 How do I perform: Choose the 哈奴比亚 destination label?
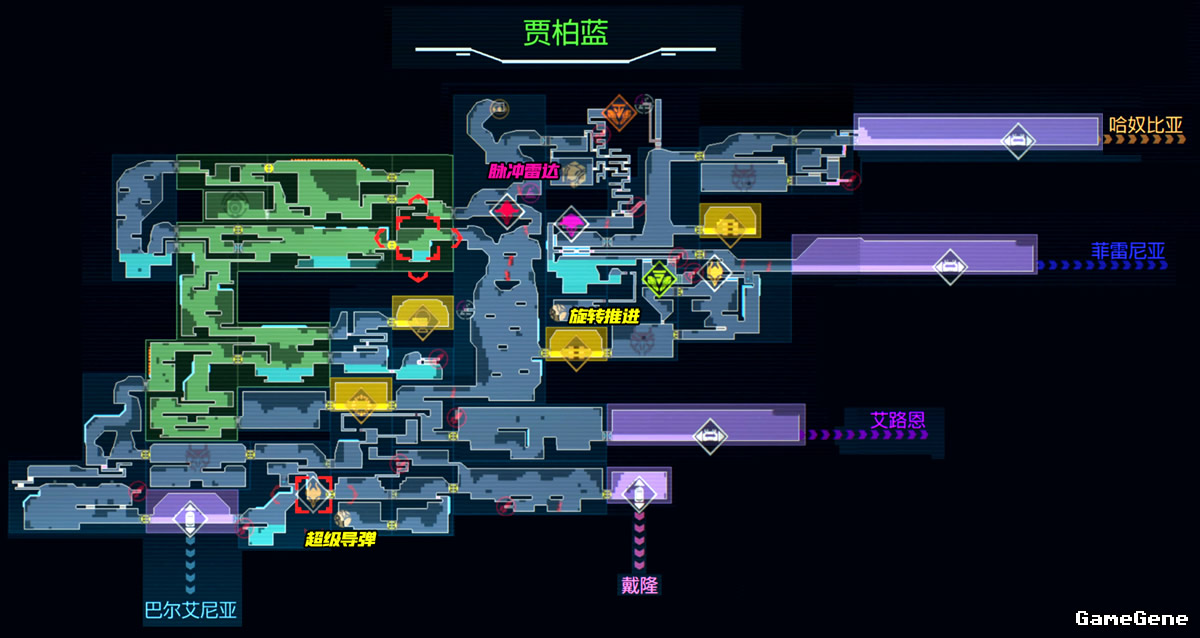tap(1146, 125)
